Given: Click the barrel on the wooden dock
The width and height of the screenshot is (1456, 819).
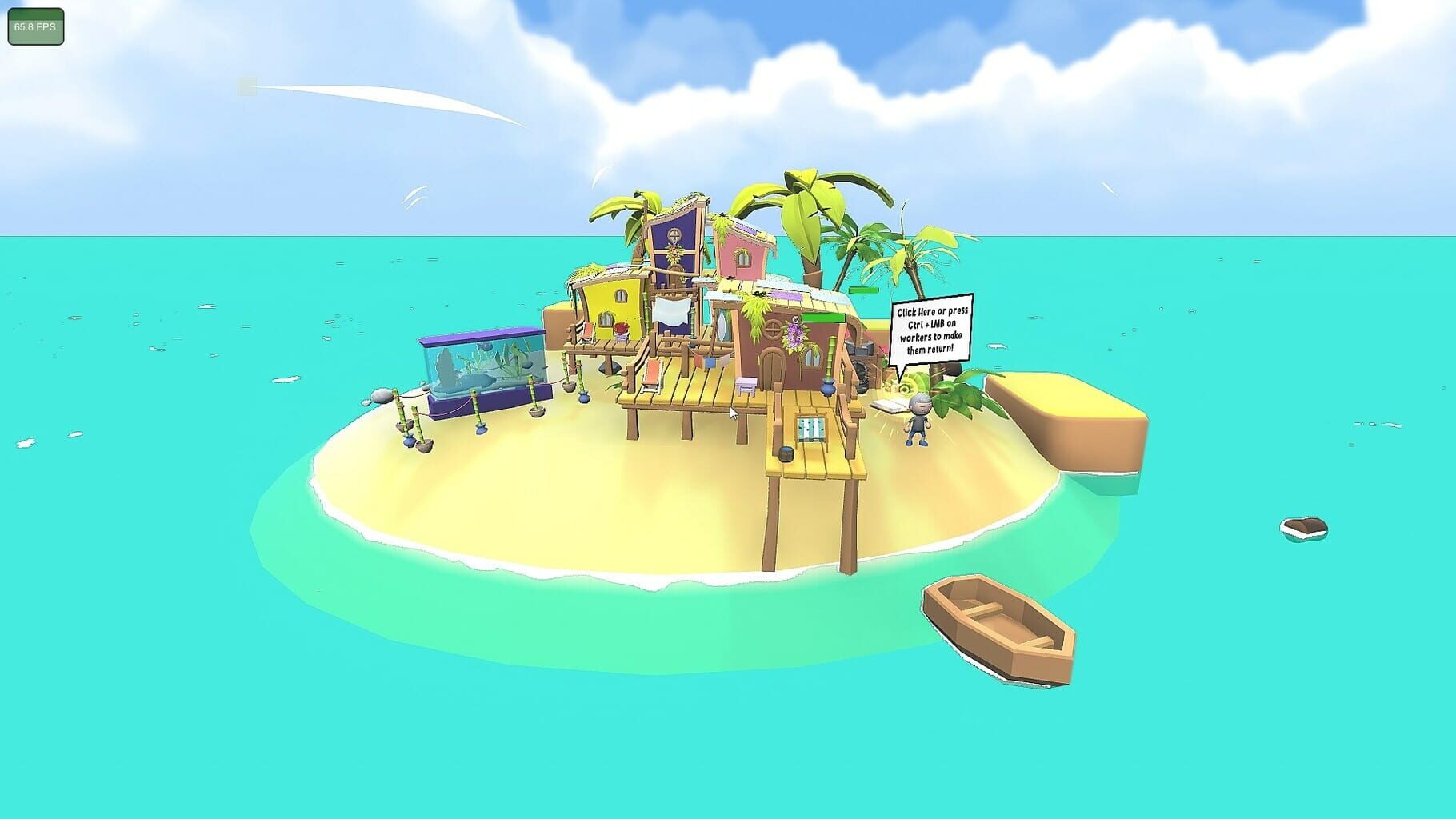Looking at the screenshot, I should 786,454.
